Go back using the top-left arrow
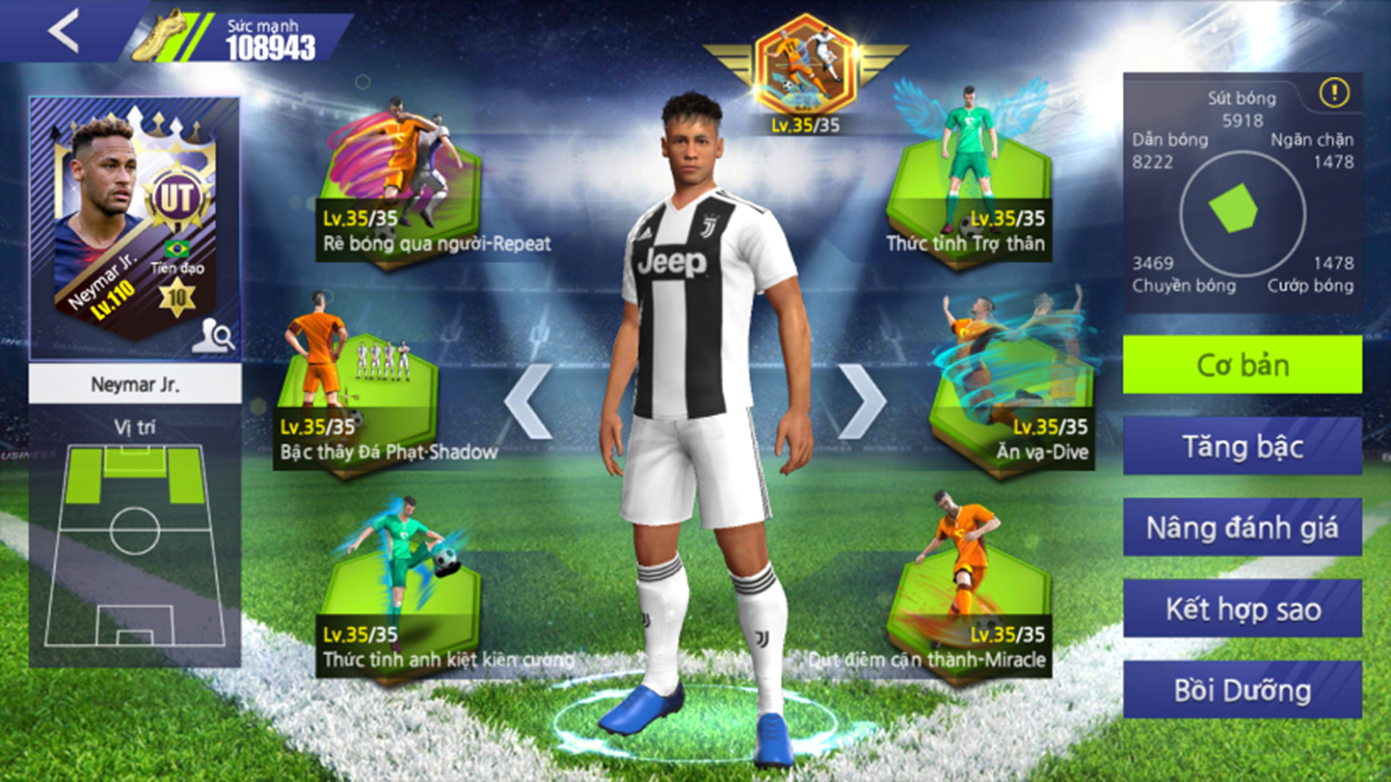 point(63,31)
